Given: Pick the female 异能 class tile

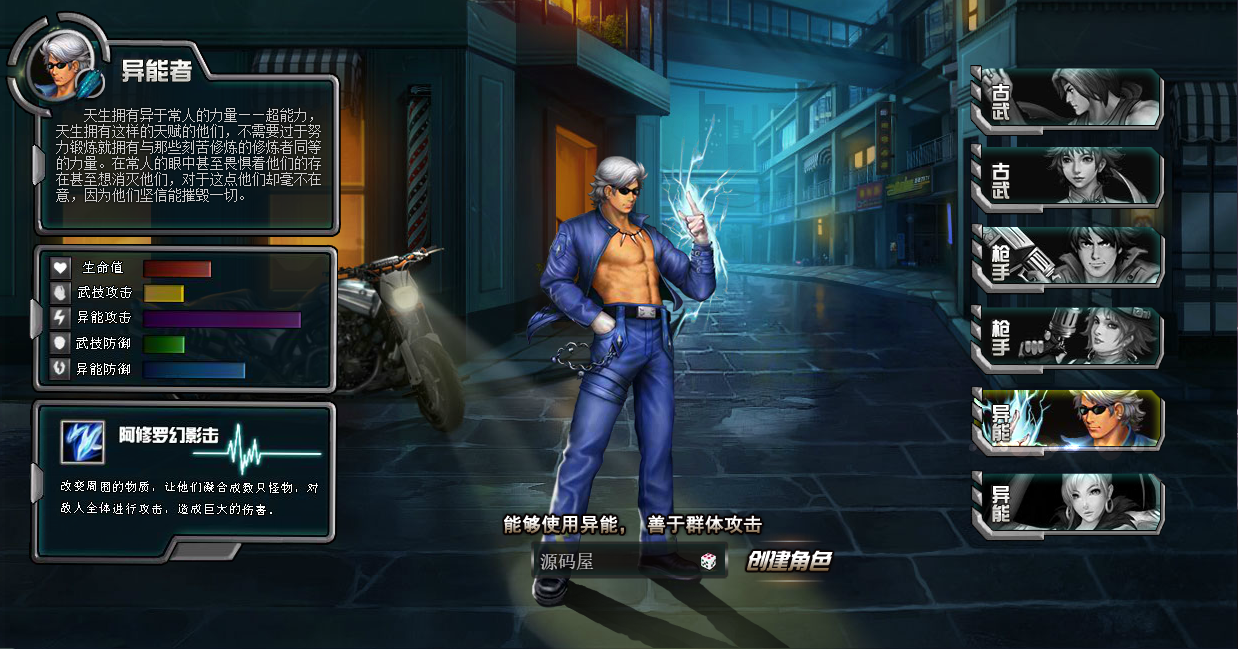Looking at the screenshot, I should click(1066, 501).
